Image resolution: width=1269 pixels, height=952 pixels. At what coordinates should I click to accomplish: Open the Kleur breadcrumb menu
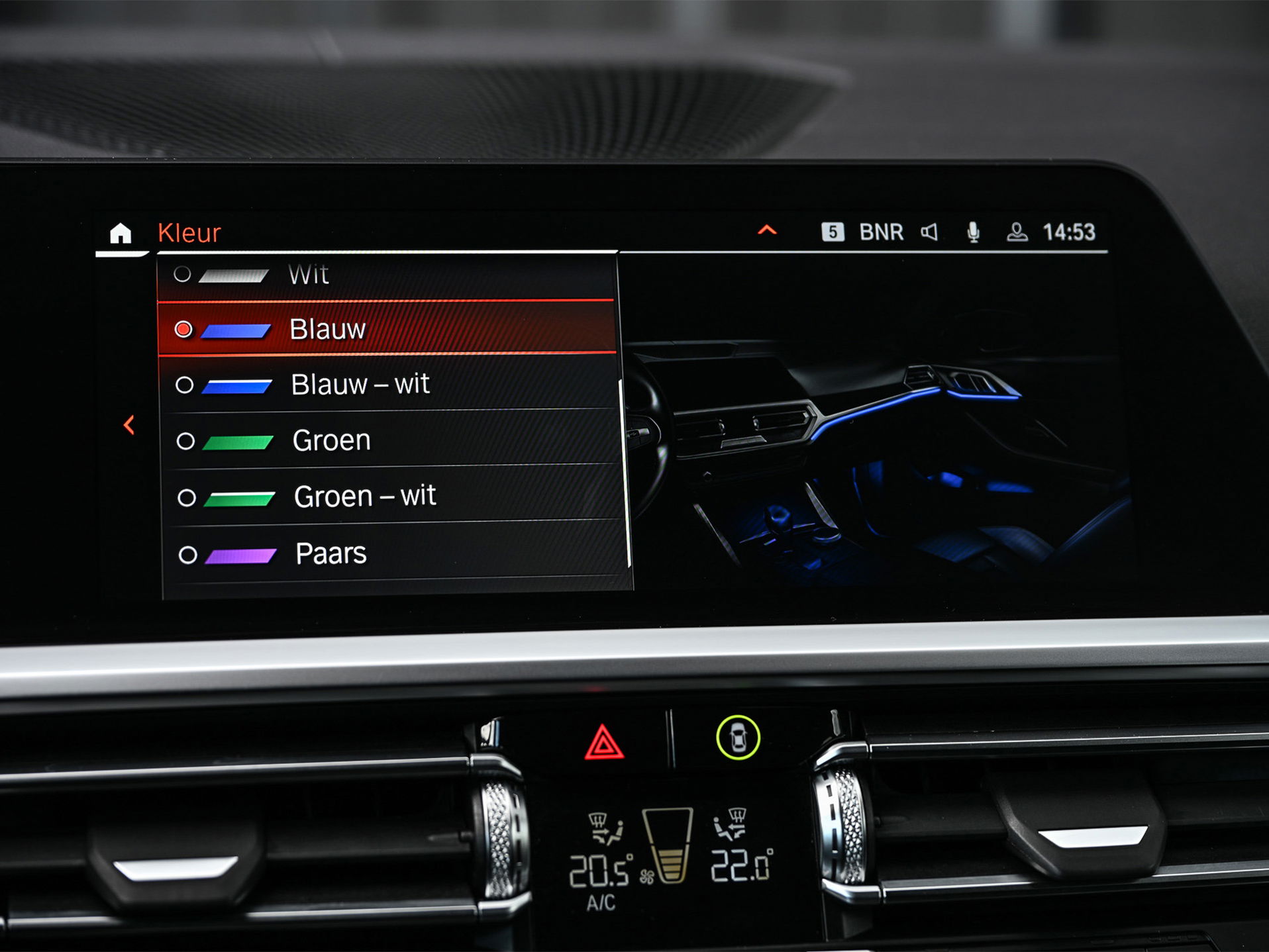(189, 233)
